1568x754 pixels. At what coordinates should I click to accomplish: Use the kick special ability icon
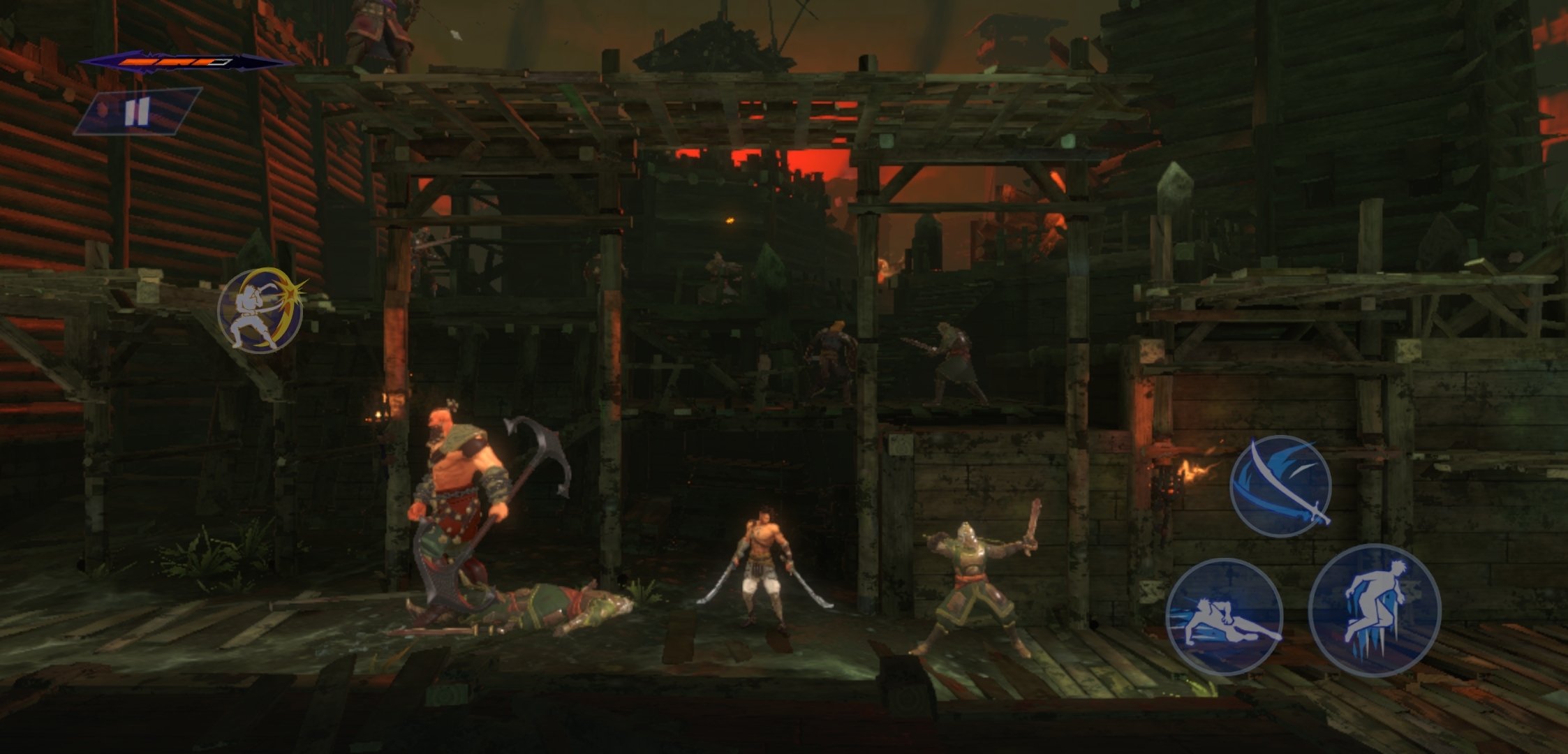click(x=260, y=310)
